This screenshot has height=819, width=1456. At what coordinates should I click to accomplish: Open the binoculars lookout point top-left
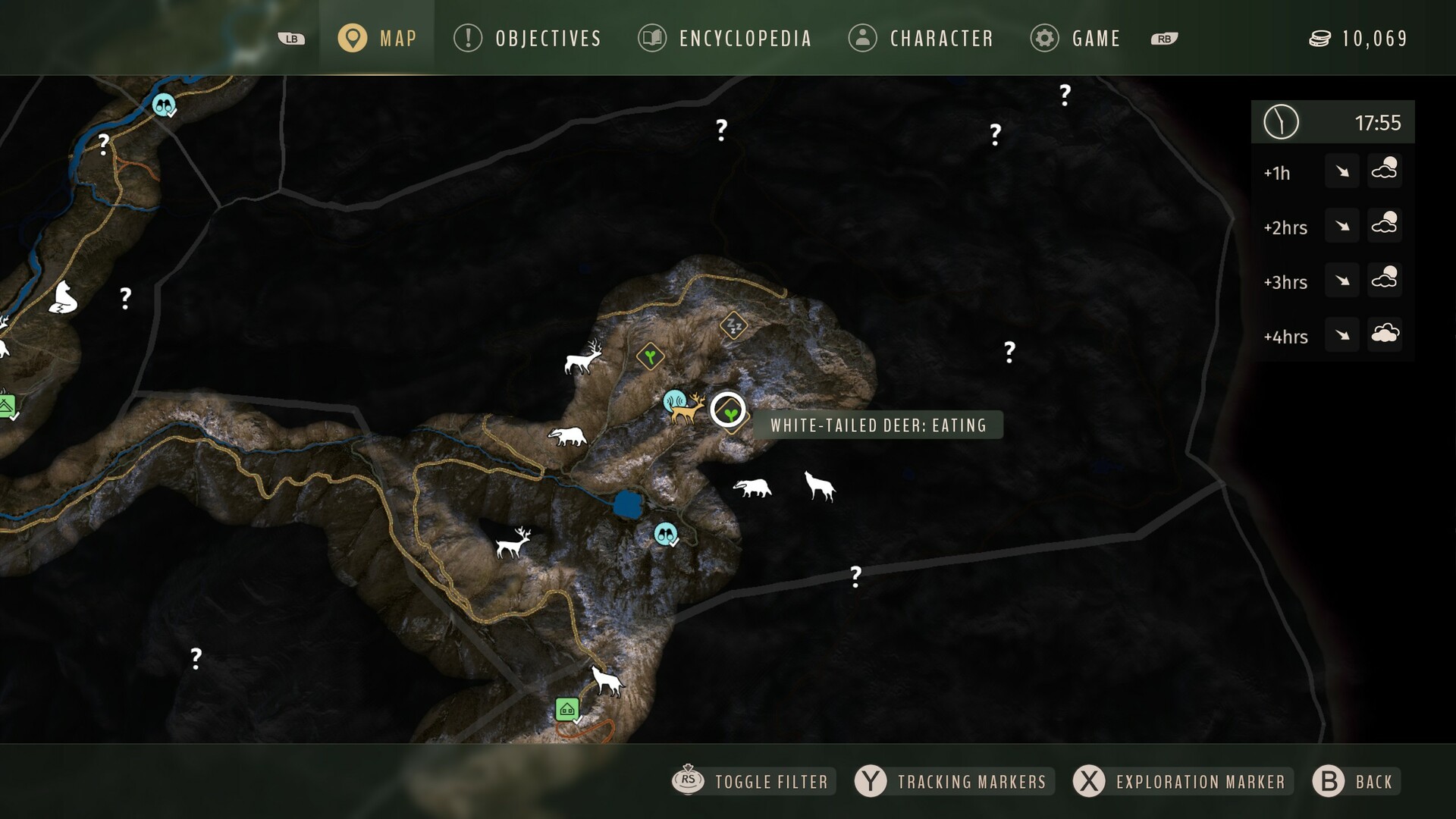pos(164,106)
